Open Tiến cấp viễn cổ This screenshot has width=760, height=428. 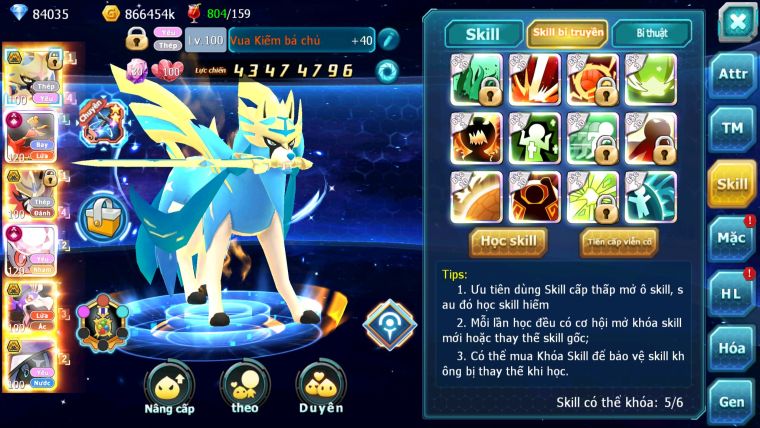618,241
